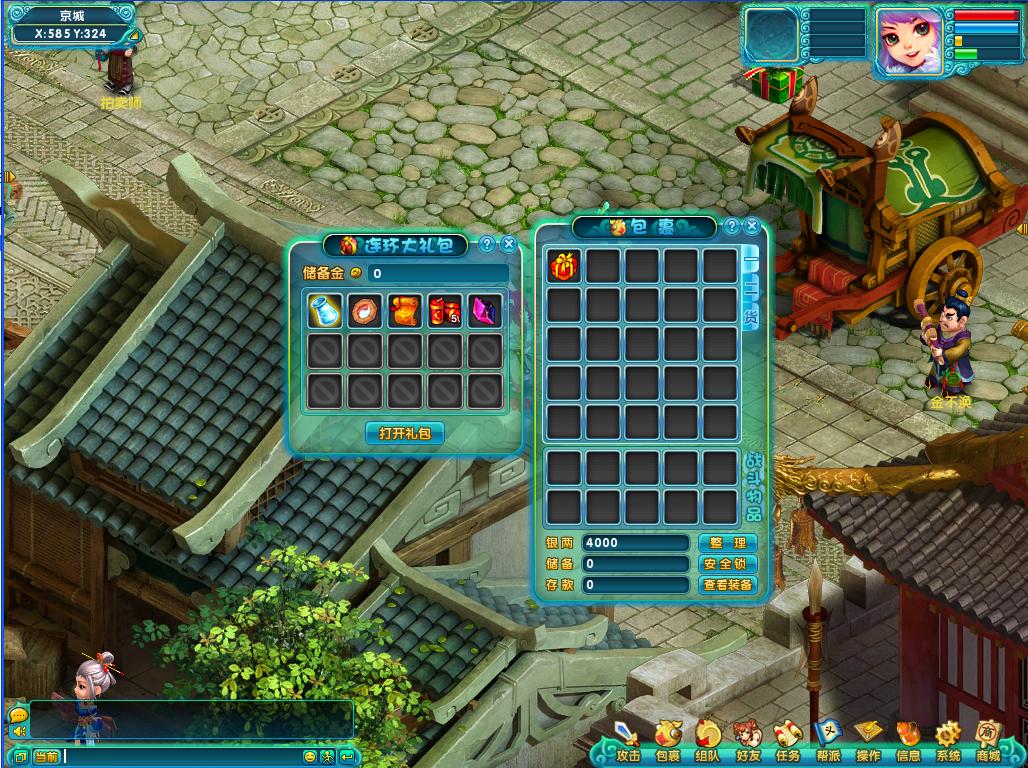Select the orange scroll reward item
The height and width of the screenshot is (768, 1028).
[404, 311]
